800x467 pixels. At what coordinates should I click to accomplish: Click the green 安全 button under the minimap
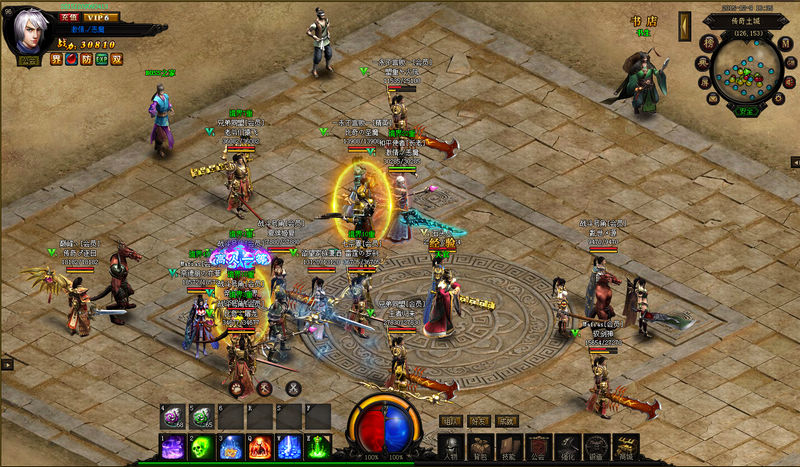coord(746,111)
